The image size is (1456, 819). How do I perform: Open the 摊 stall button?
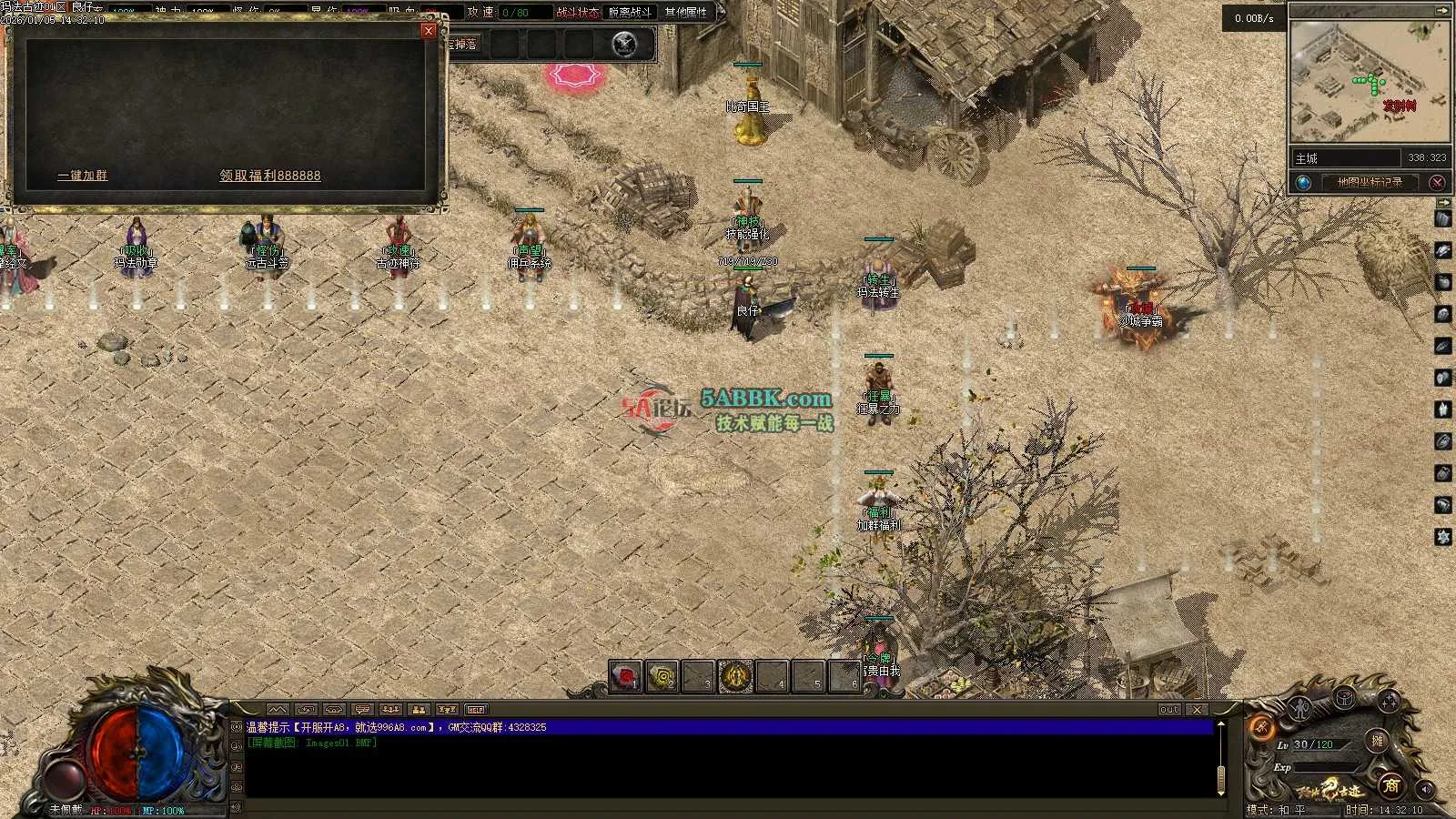tap(1377, 741)
